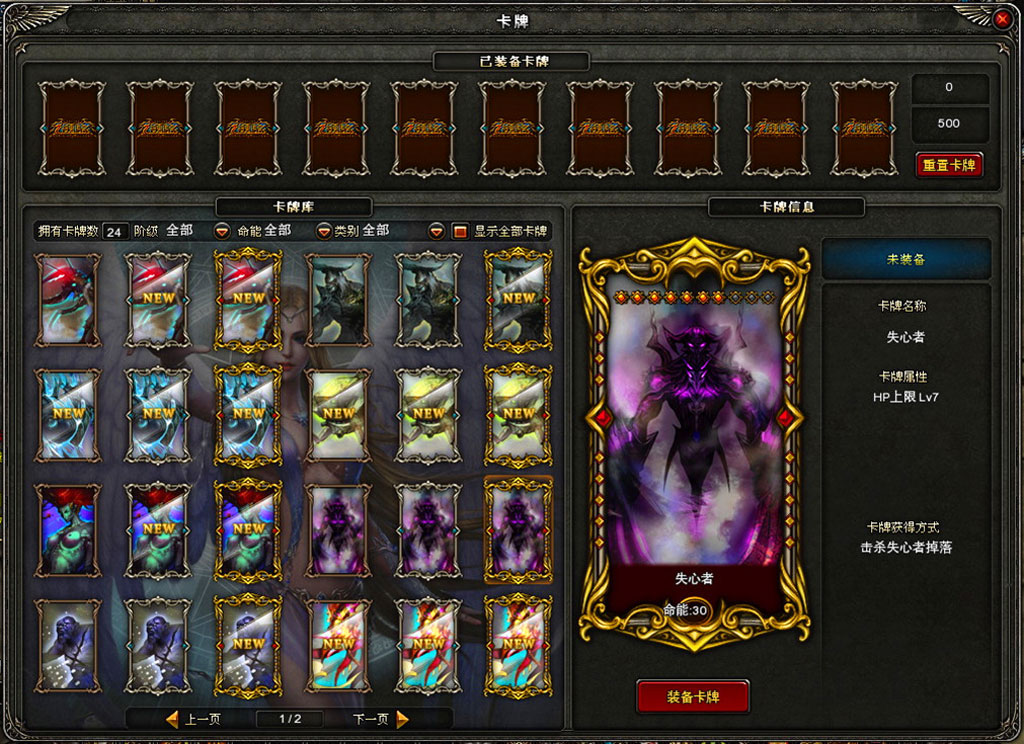Close the 卡牌 card window
Image resolution: width=1024 pixels, height=744 pixels.
pos(1002,18)
